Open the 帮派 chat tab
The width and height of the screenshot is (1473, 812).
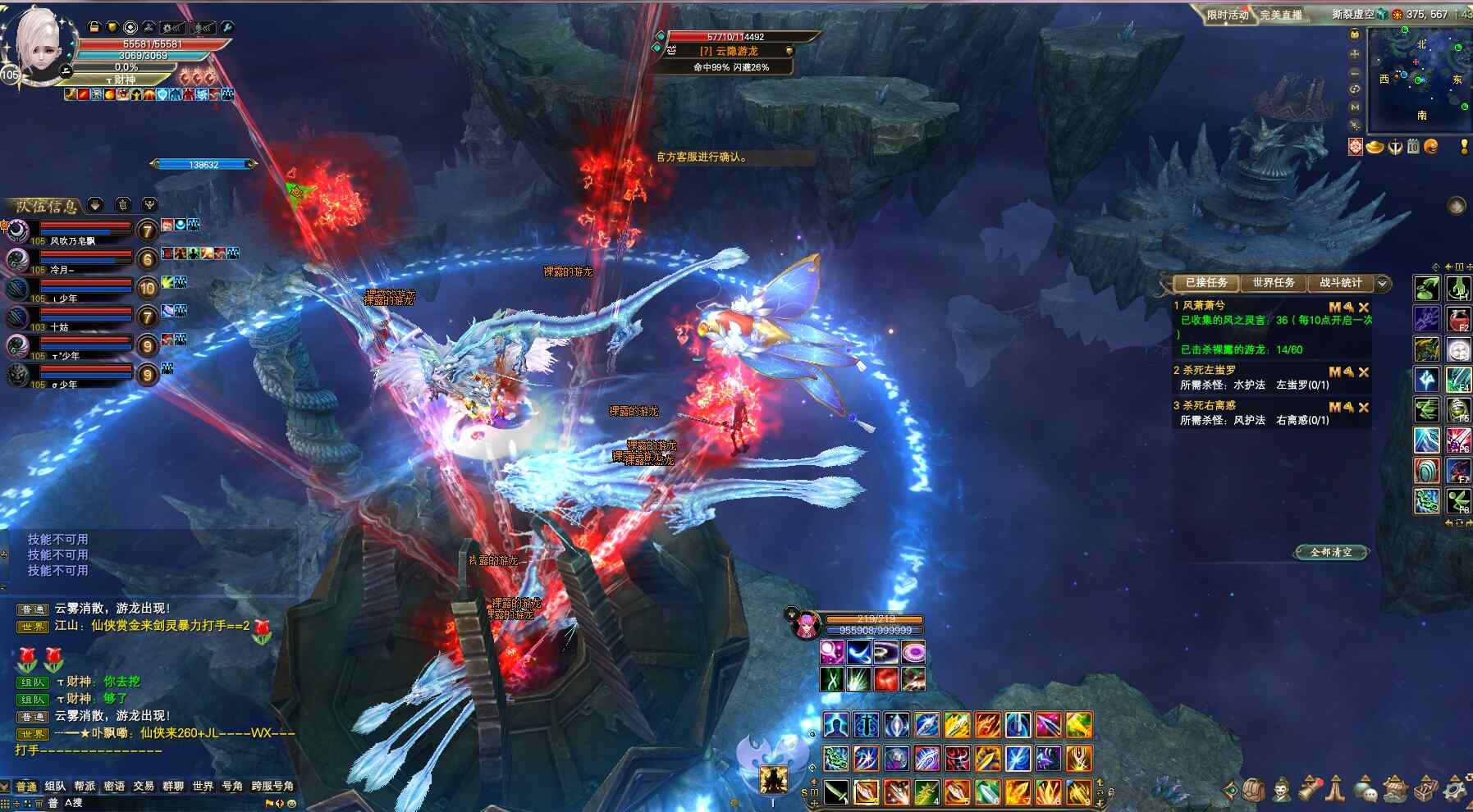pos(85,786)
